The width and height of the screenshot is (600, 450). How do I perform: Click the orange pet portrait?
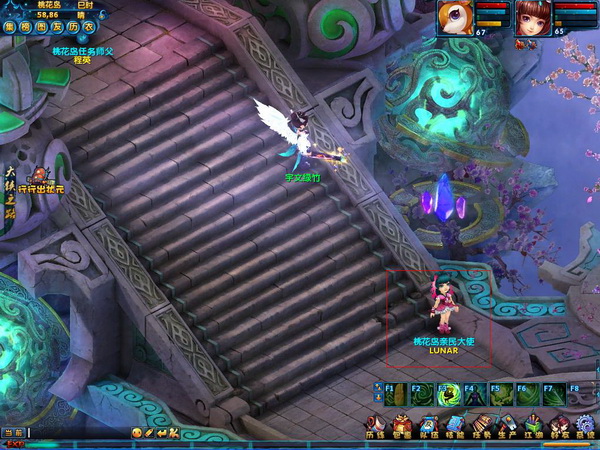[455, 18]
